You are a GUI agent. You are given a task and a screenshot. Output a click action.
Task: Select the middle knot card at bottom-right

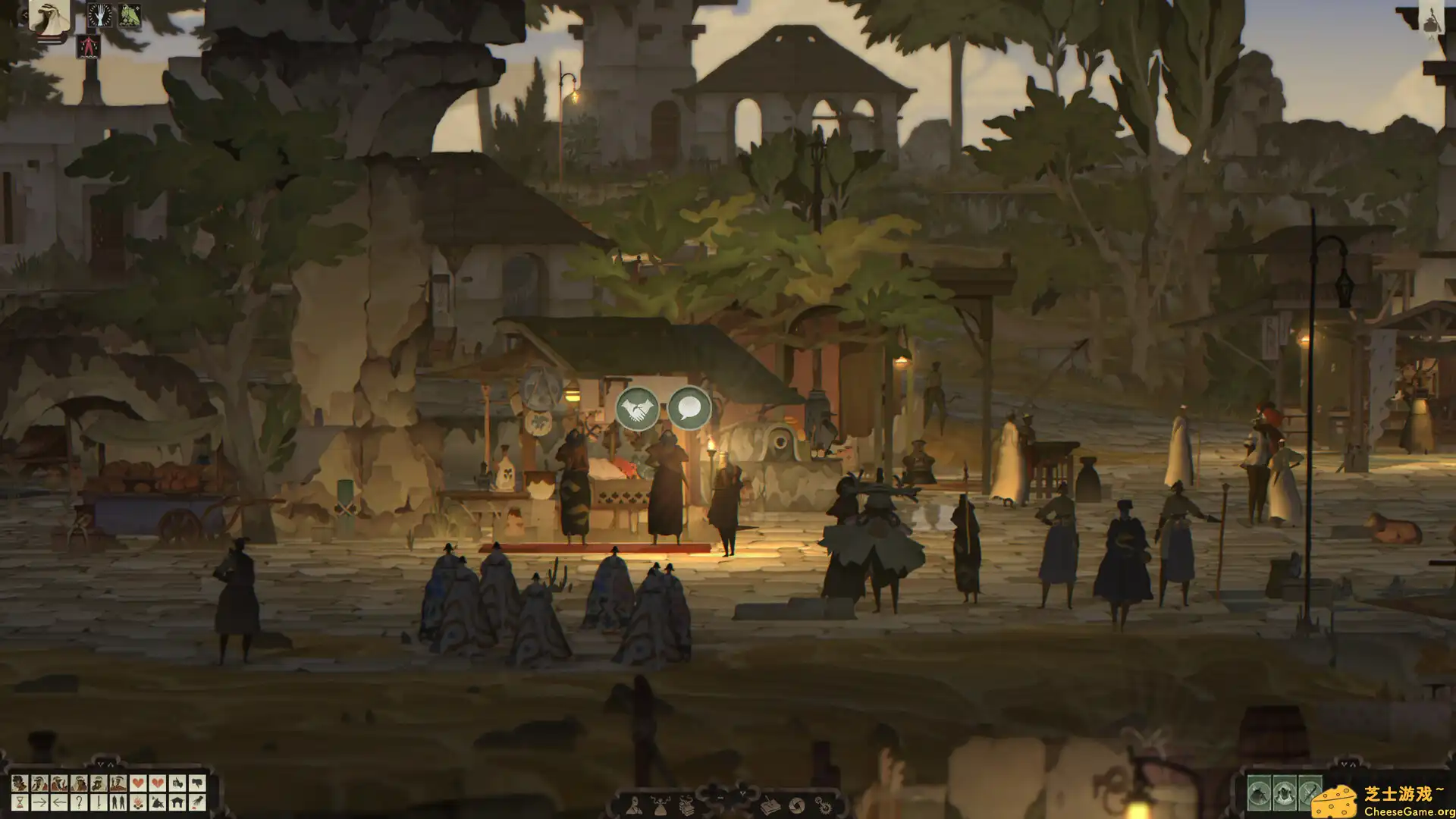1285,794
